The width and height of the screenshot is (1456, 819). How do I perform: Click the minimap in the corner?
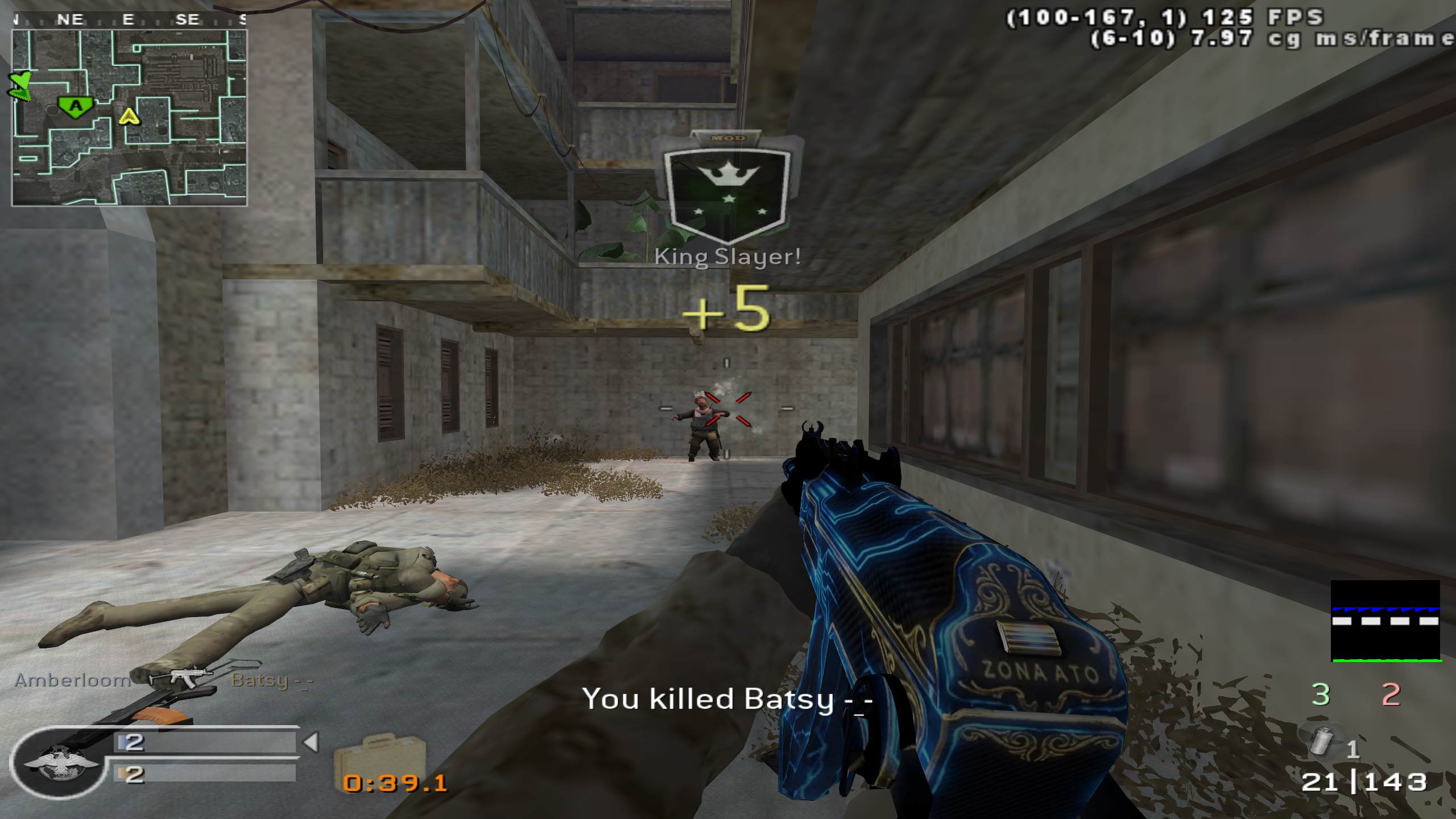[129, 118]
